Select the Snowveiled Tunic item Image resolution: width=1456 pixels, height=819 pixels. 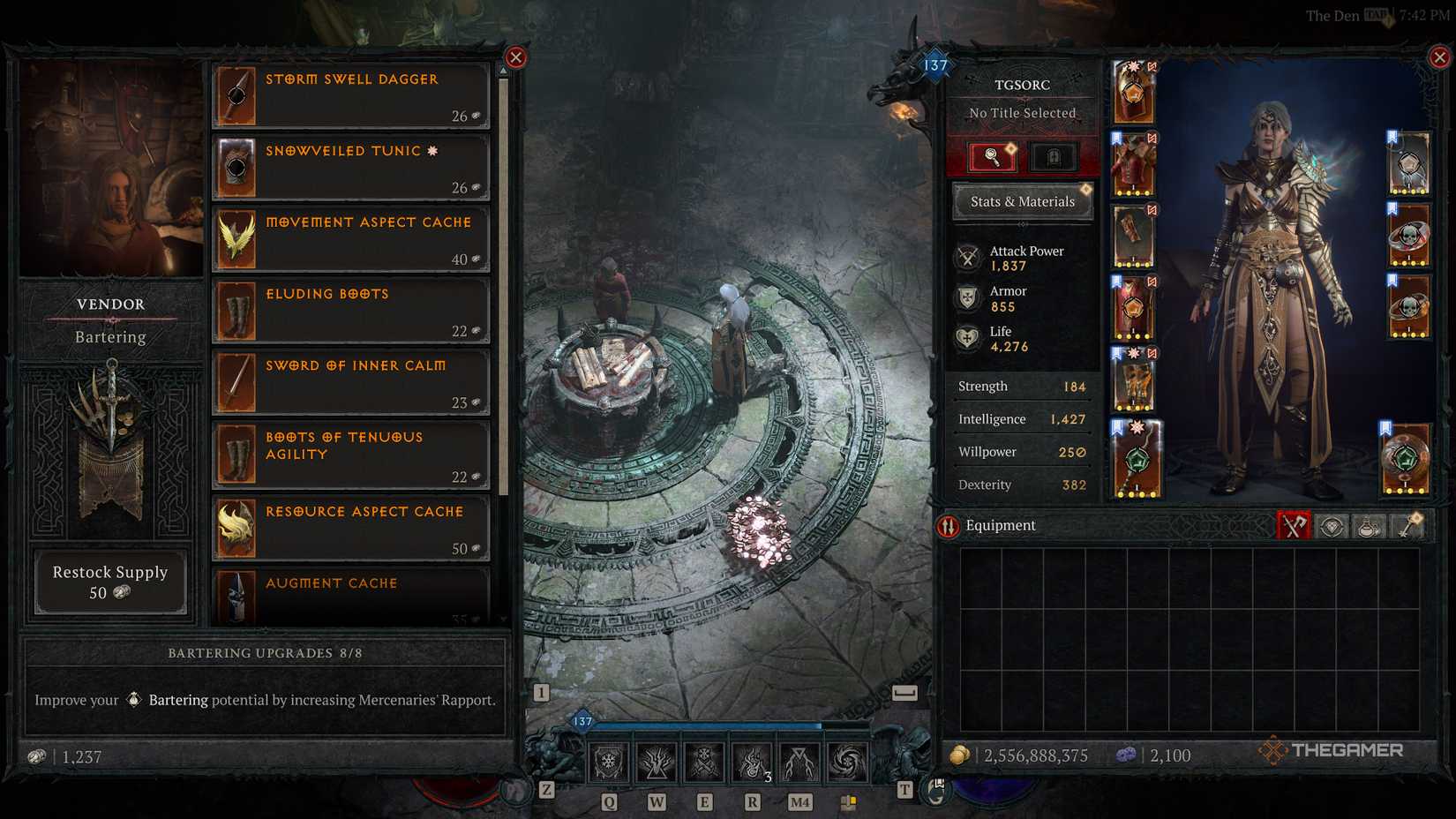click(349, 168)
